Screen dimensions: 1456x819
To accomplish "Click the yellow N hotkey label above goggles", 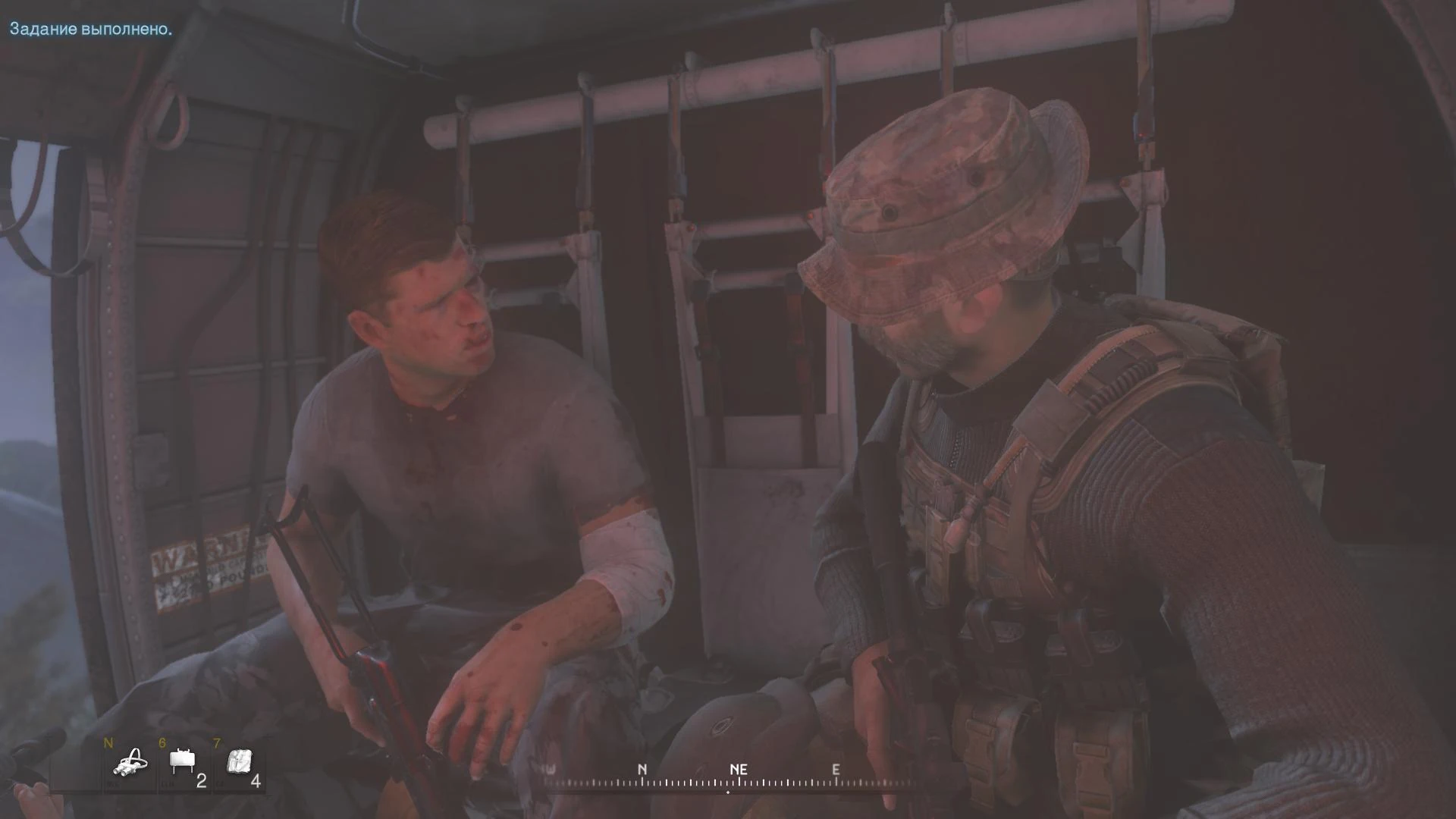I will (x=108, y=742).
